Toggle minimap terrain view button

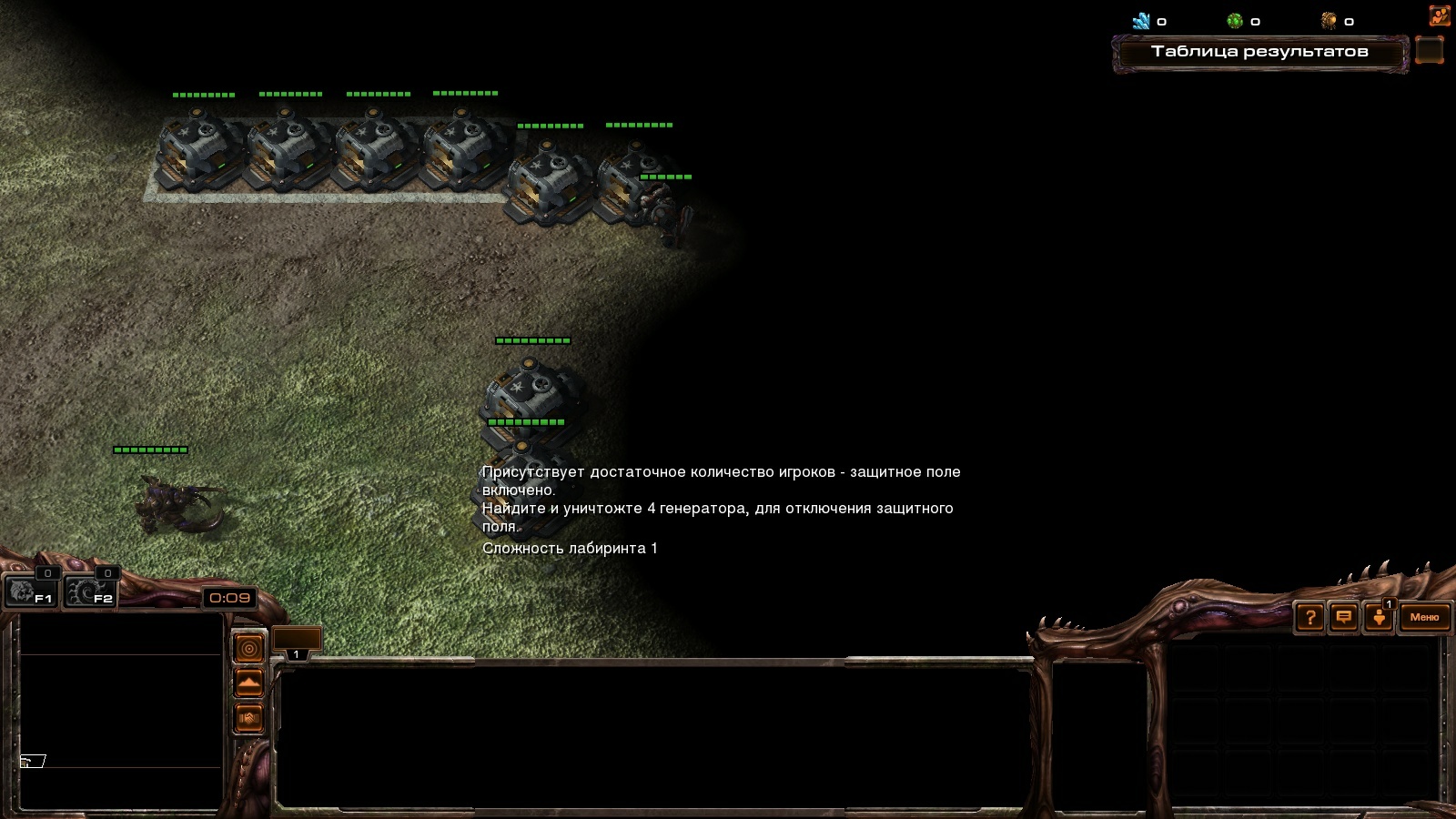[x=248, y=682]
